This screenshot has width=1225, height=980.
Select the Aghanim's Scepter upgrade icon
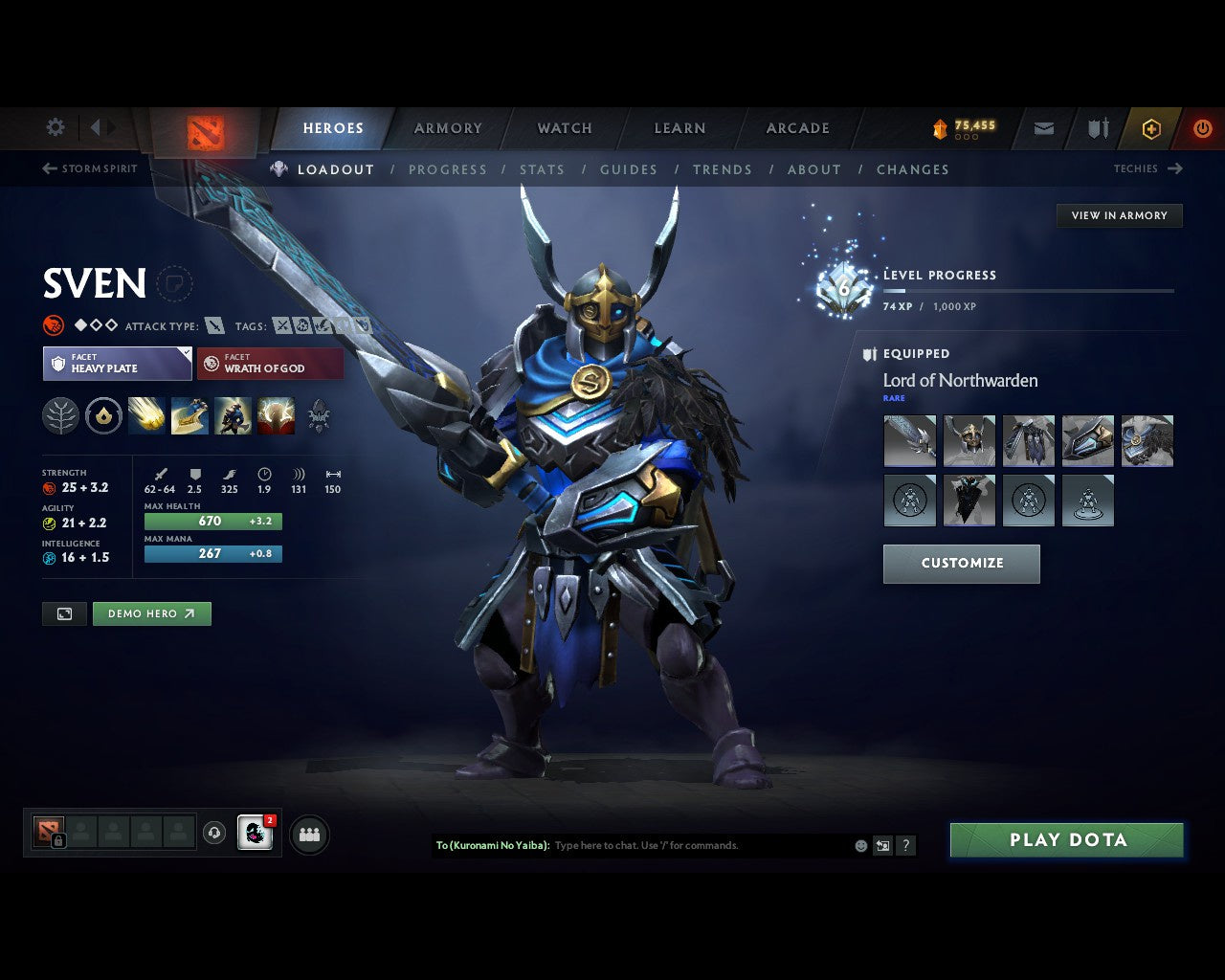[318, 415]
